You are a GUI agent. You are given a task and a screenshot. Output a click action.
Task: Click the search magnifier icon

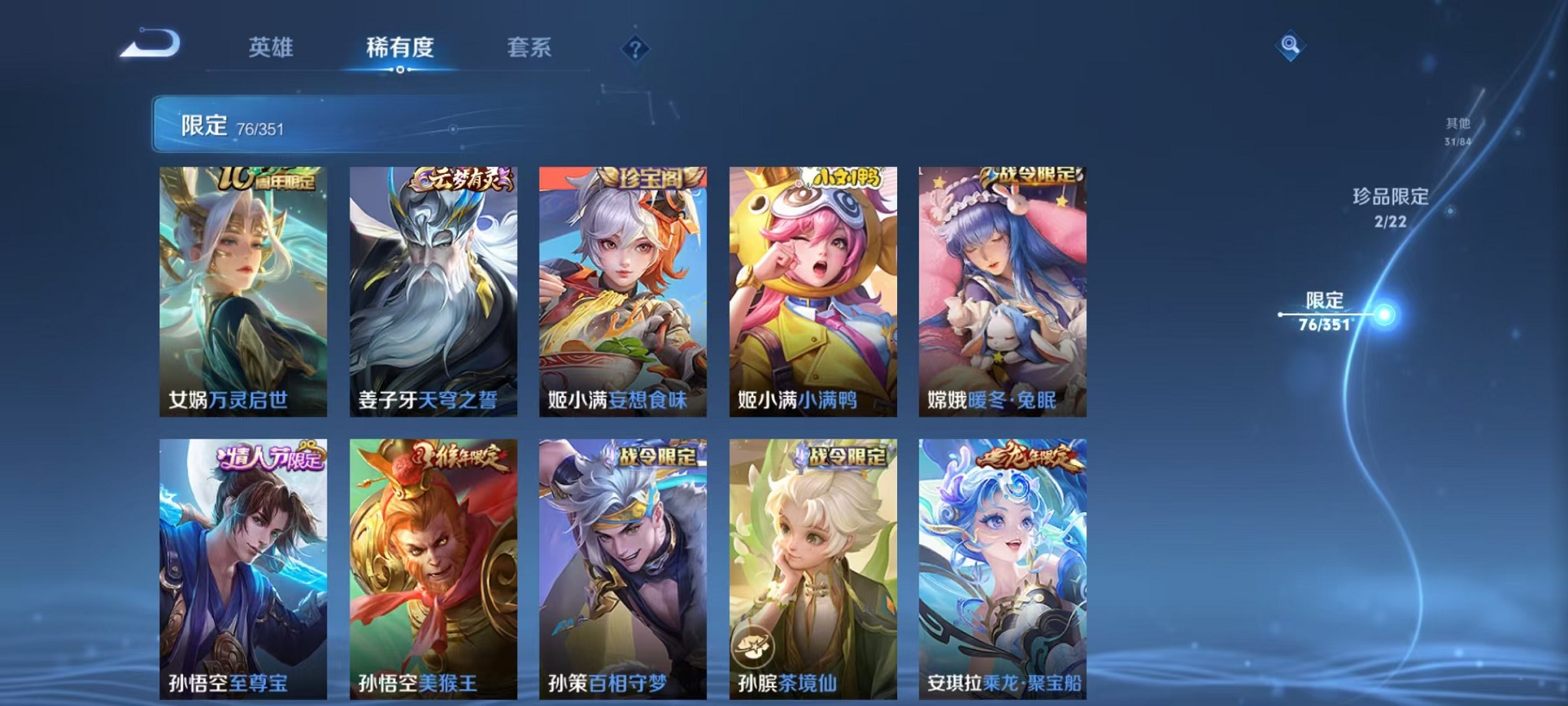(x=1289, y=45)
